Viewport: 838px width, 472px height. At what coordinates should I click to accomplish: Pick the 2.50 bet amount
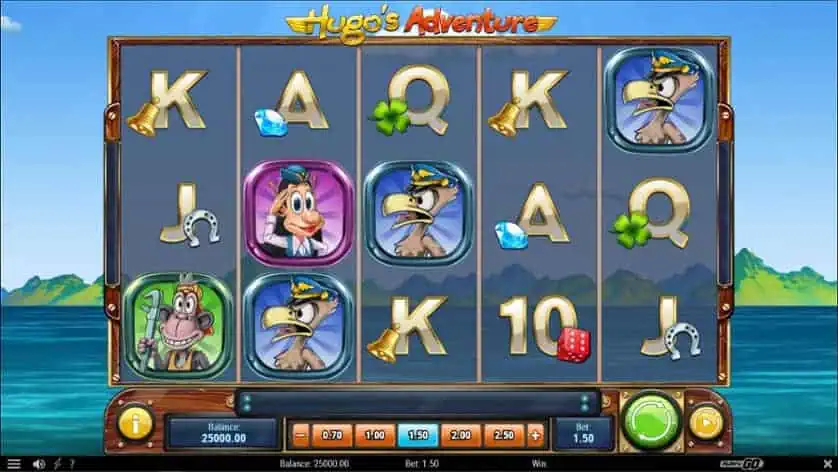coord(504,435)
